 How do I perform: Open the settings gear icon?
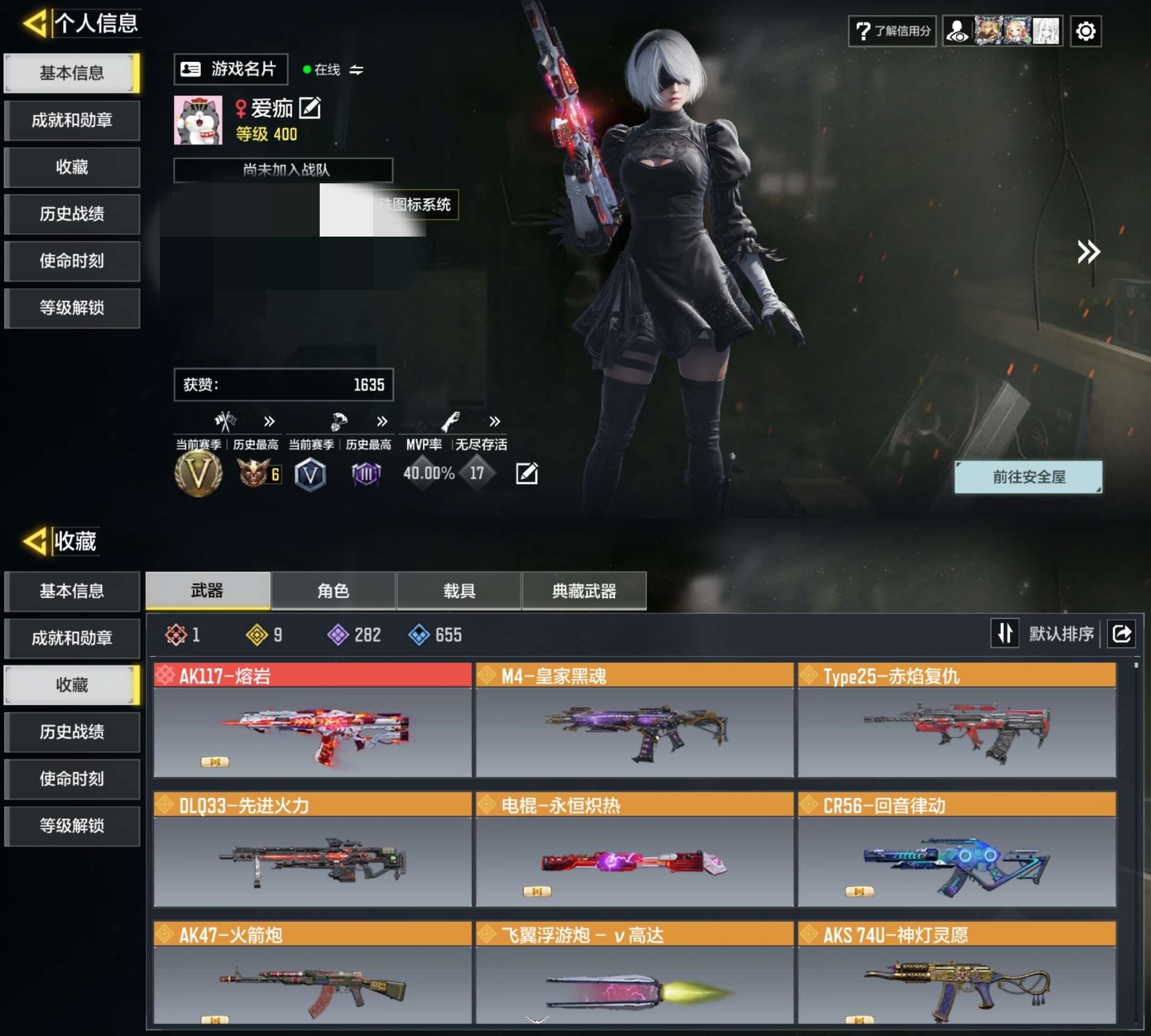(1085, 31)
